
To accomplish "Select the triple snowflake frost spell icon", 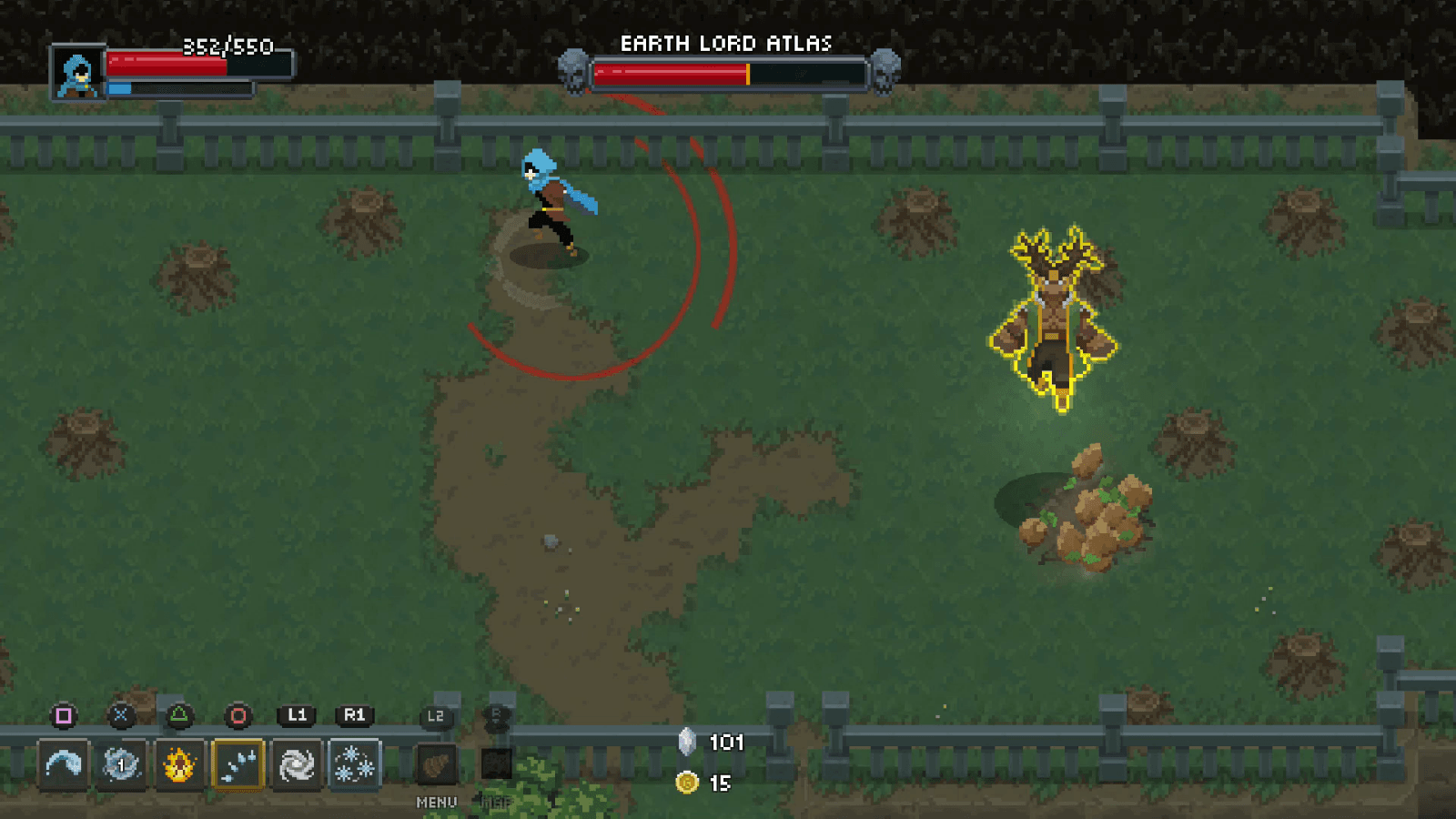I will coord(355,764).
